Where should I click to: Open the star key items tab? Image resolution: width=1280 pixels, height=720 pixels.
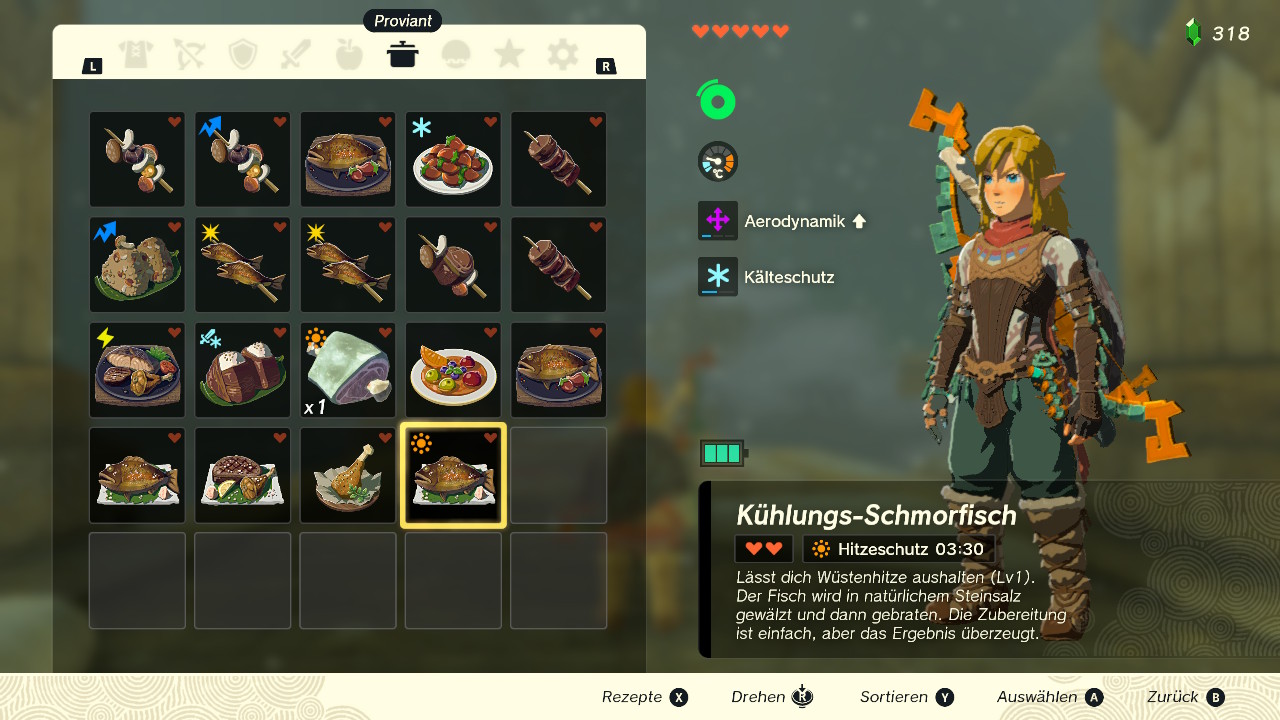pos(509,54)
